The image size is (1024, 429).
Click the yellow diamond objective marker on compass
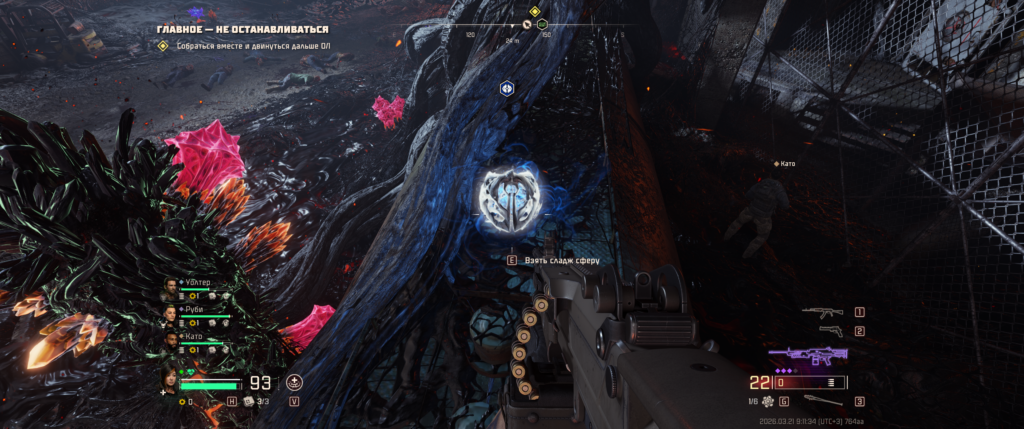tap(534, 12)
